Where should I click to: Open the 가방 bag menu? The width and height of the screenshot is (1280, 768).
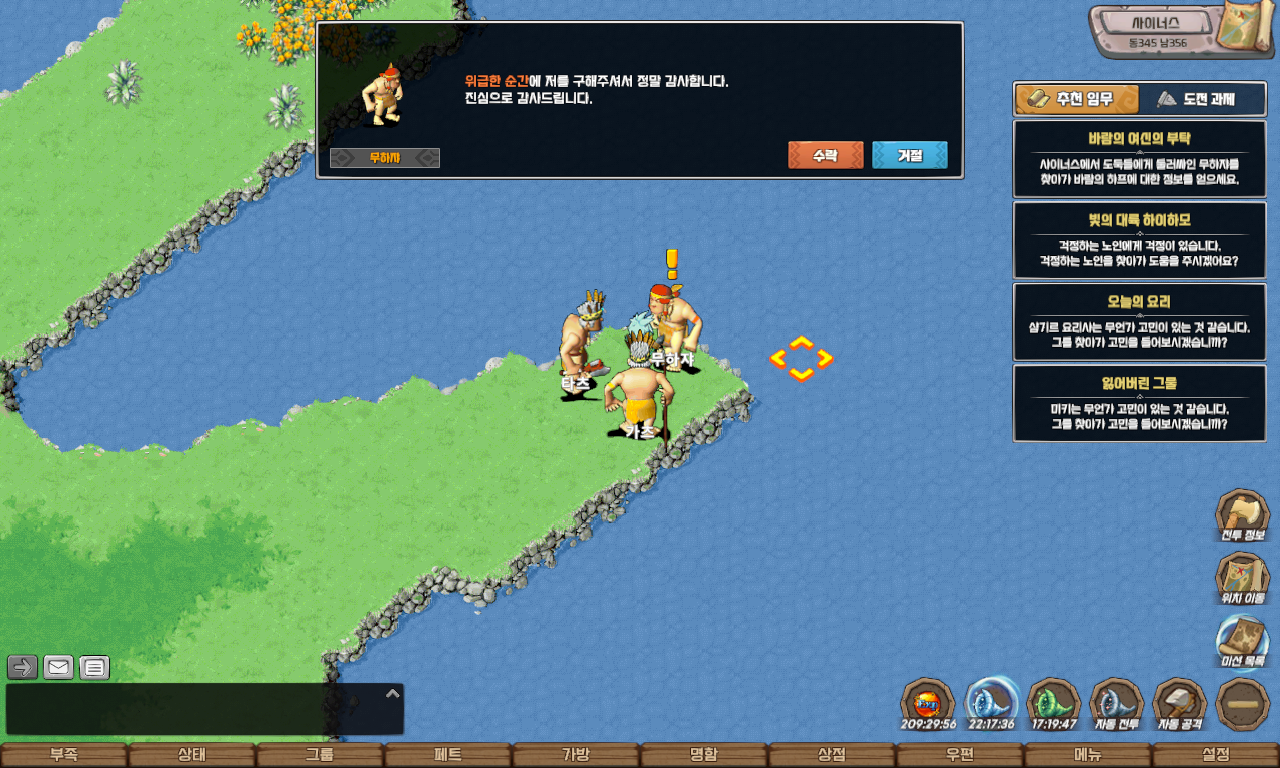(576, 755)
